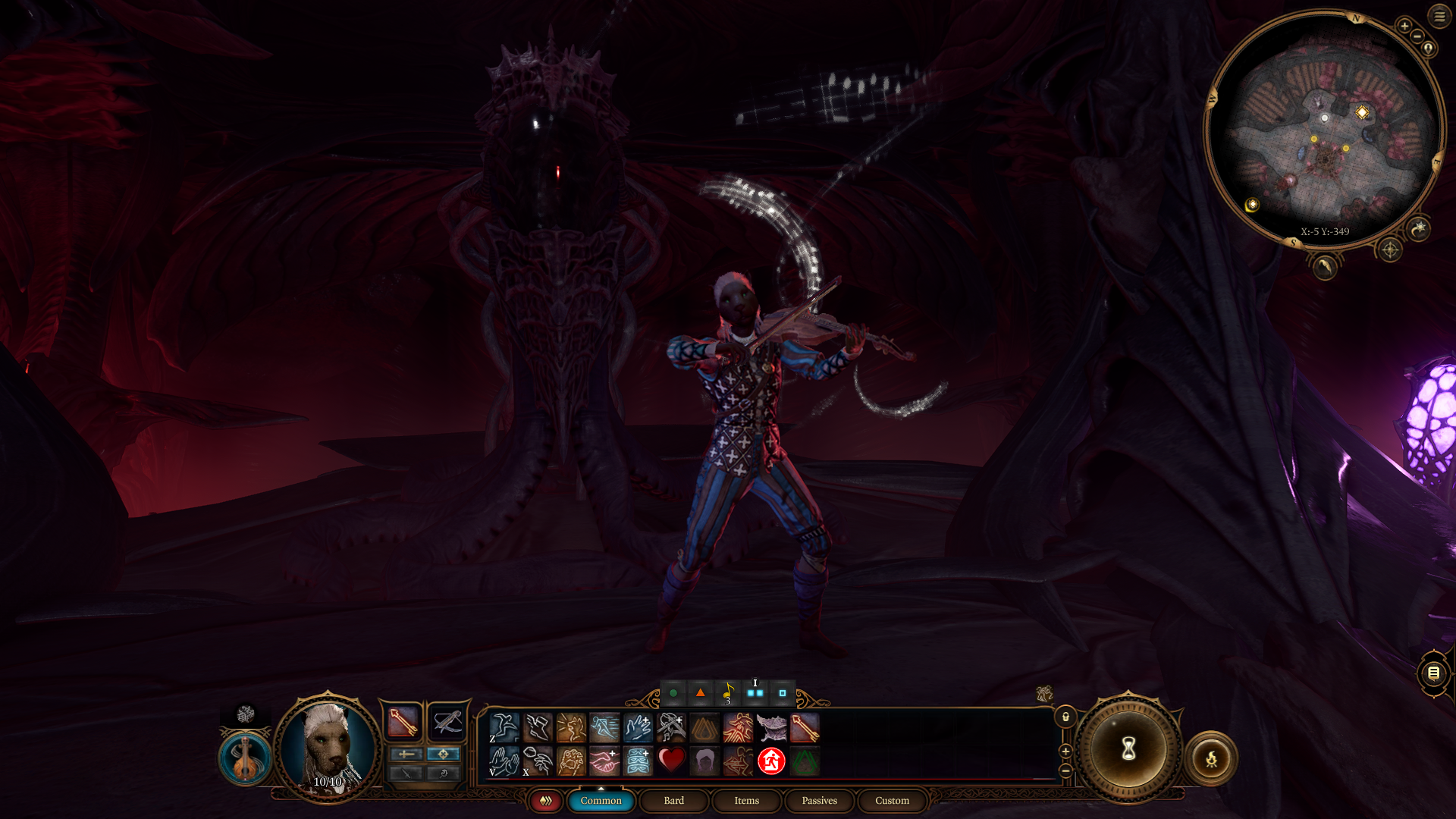Switch to the Custom hotbar tab
The height and width of the screenshot is (819, 1456).
[x=892, y=801]
